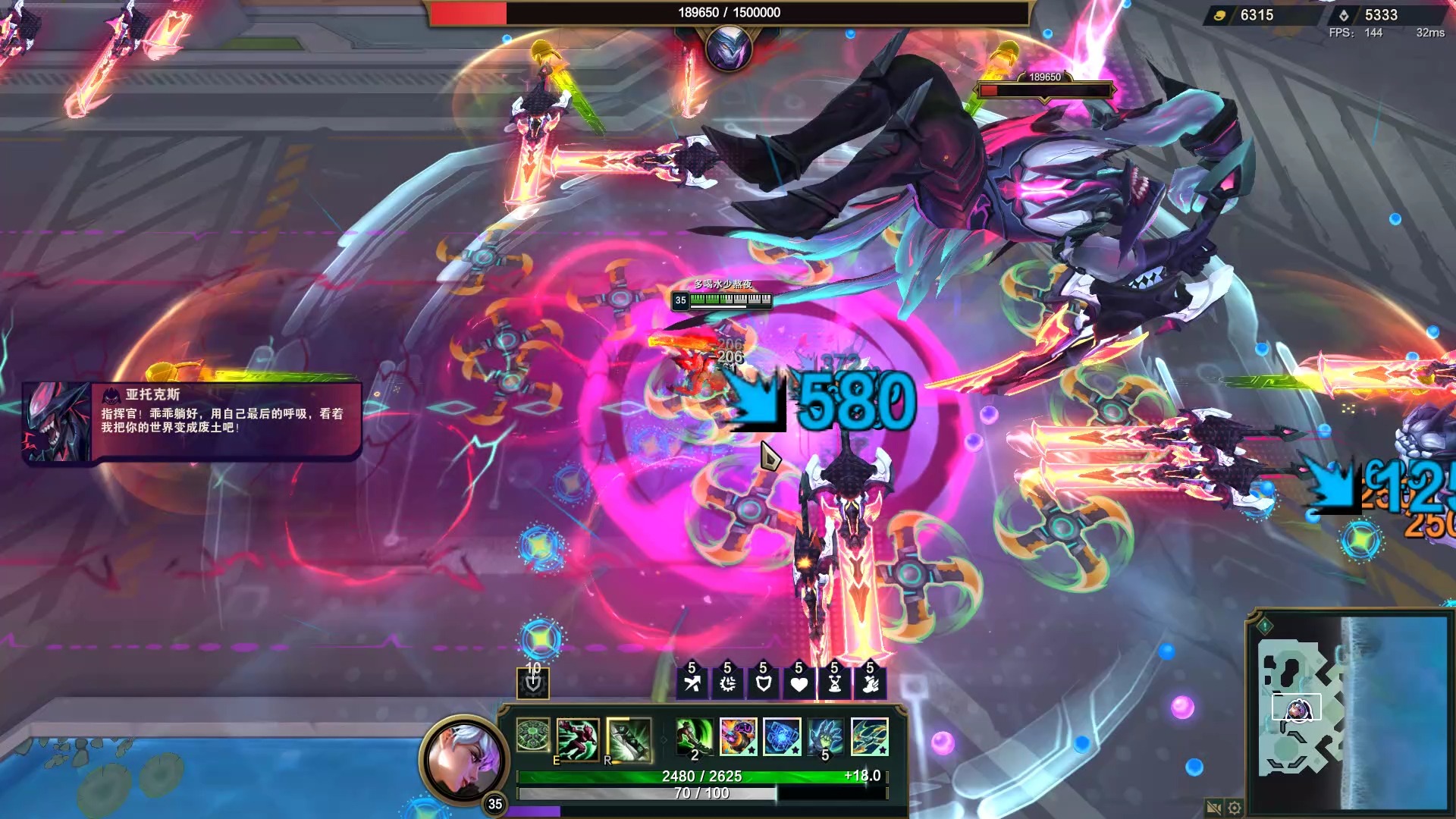Viewport: 1456px width, 819px height.
Task: Toggle the camera lock button
Action: coord(1213,808)
